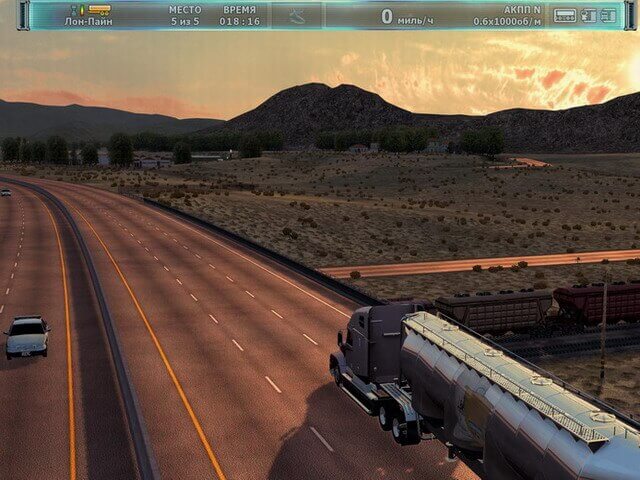640x480 pixels.
Task: Open the radio-shaped icon in the HUD
Action: pyautogui.click(x=565, y=15)
